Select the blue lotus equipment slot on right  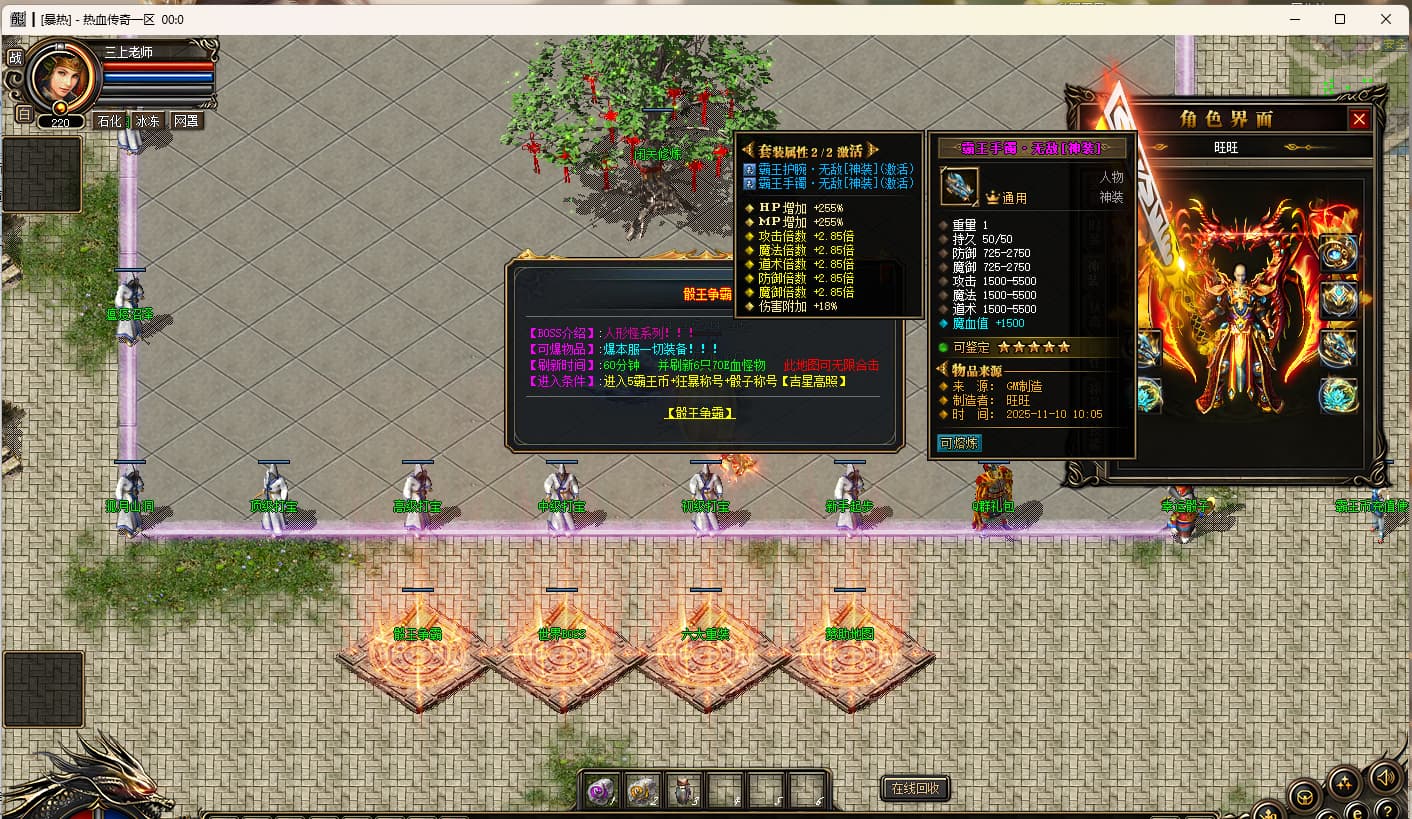pos(1338,394)
